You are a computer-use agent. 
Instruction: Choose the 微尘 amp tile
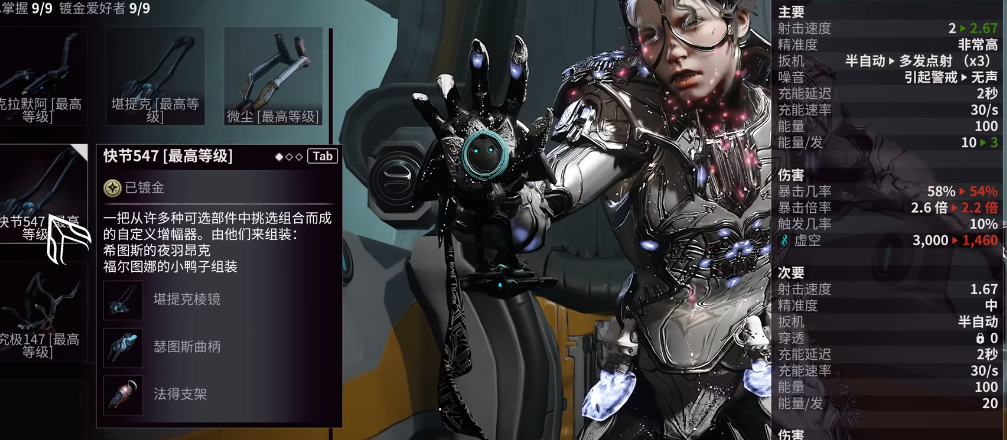273,75
